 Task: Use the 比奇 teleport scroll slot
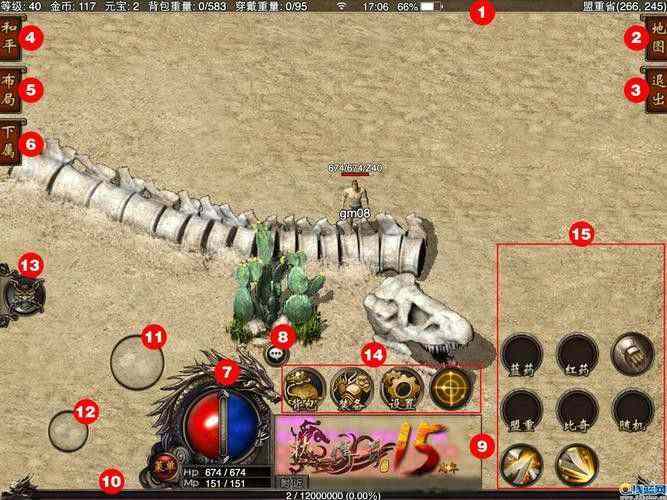pyautogui.click(x=576, y=407)
